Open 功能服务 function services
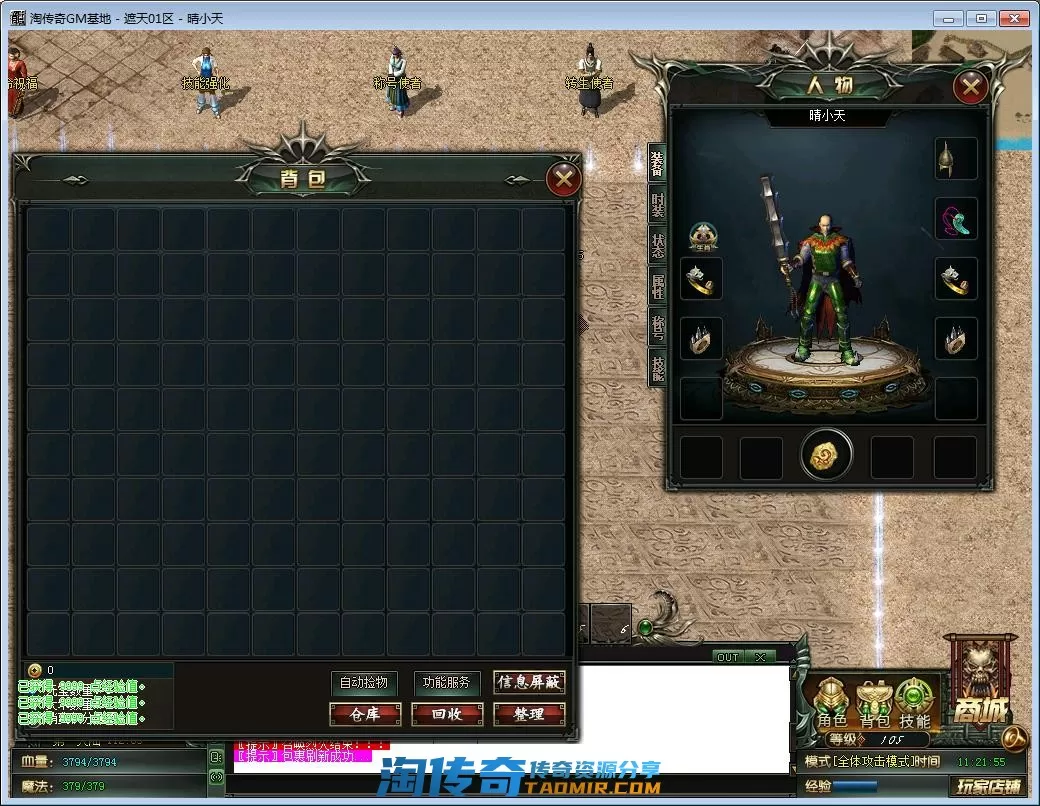 pyautogui.click(x=446, y=683)
